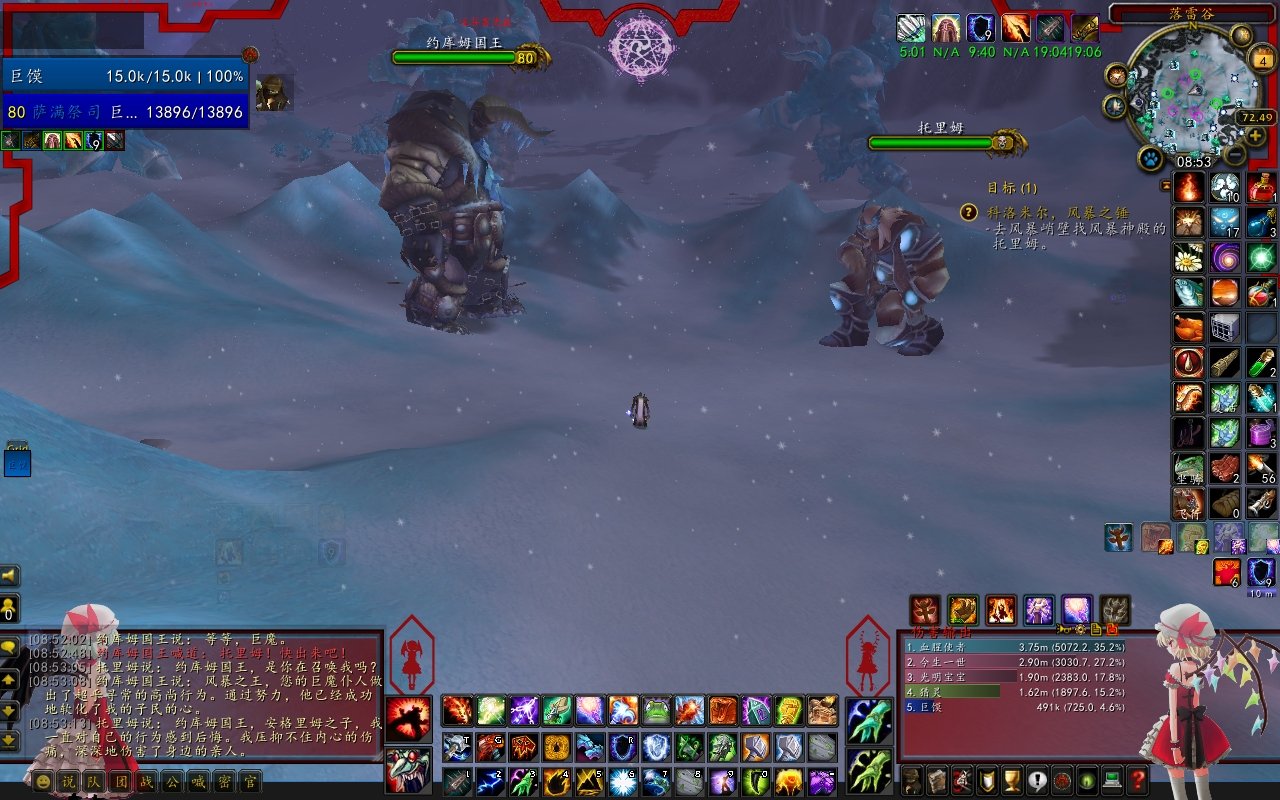Click the blue paw tracking button
Screen dimensions: 1280x800
[1150, 159]
